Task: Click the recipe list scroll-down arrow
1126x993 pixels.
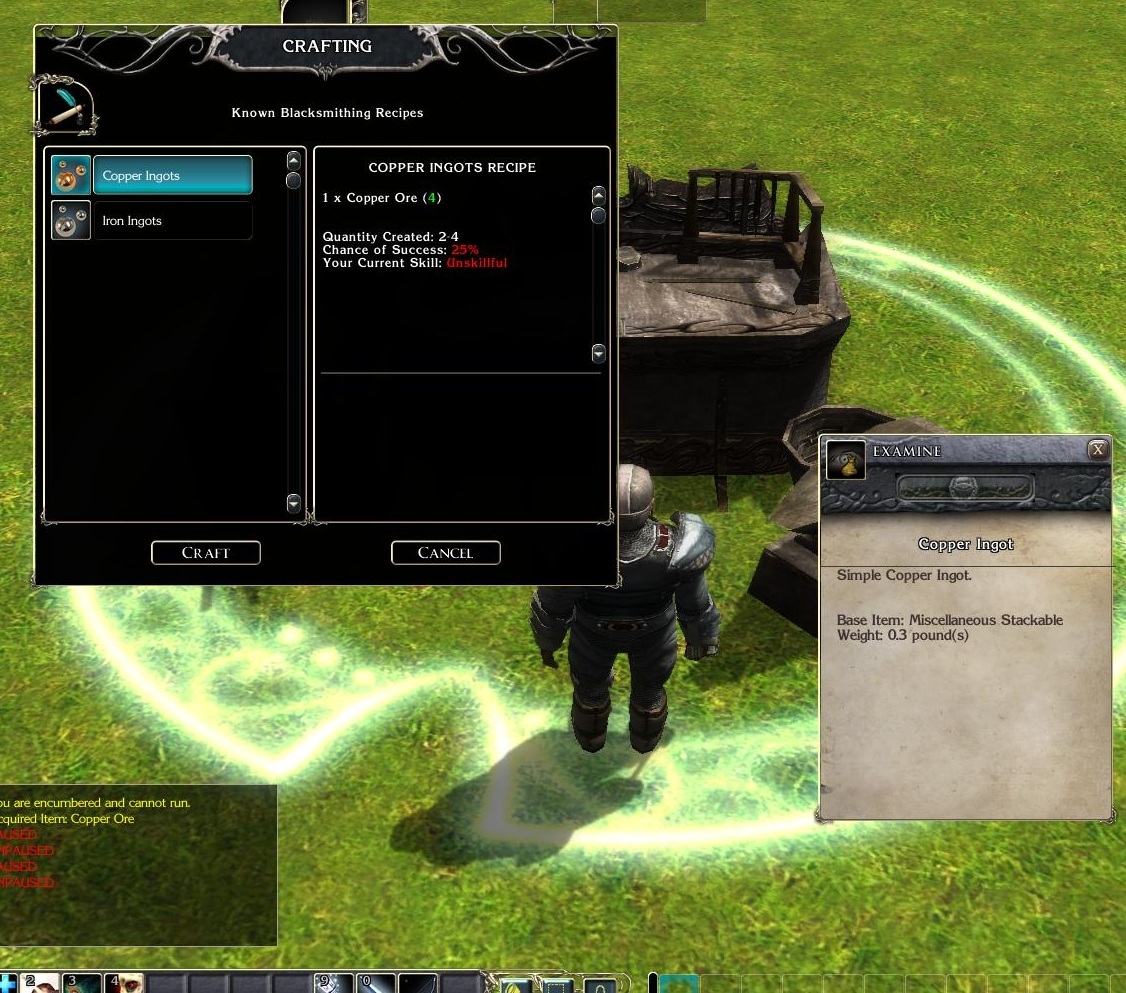Action: pyautogui.click(x=293, y=504)
